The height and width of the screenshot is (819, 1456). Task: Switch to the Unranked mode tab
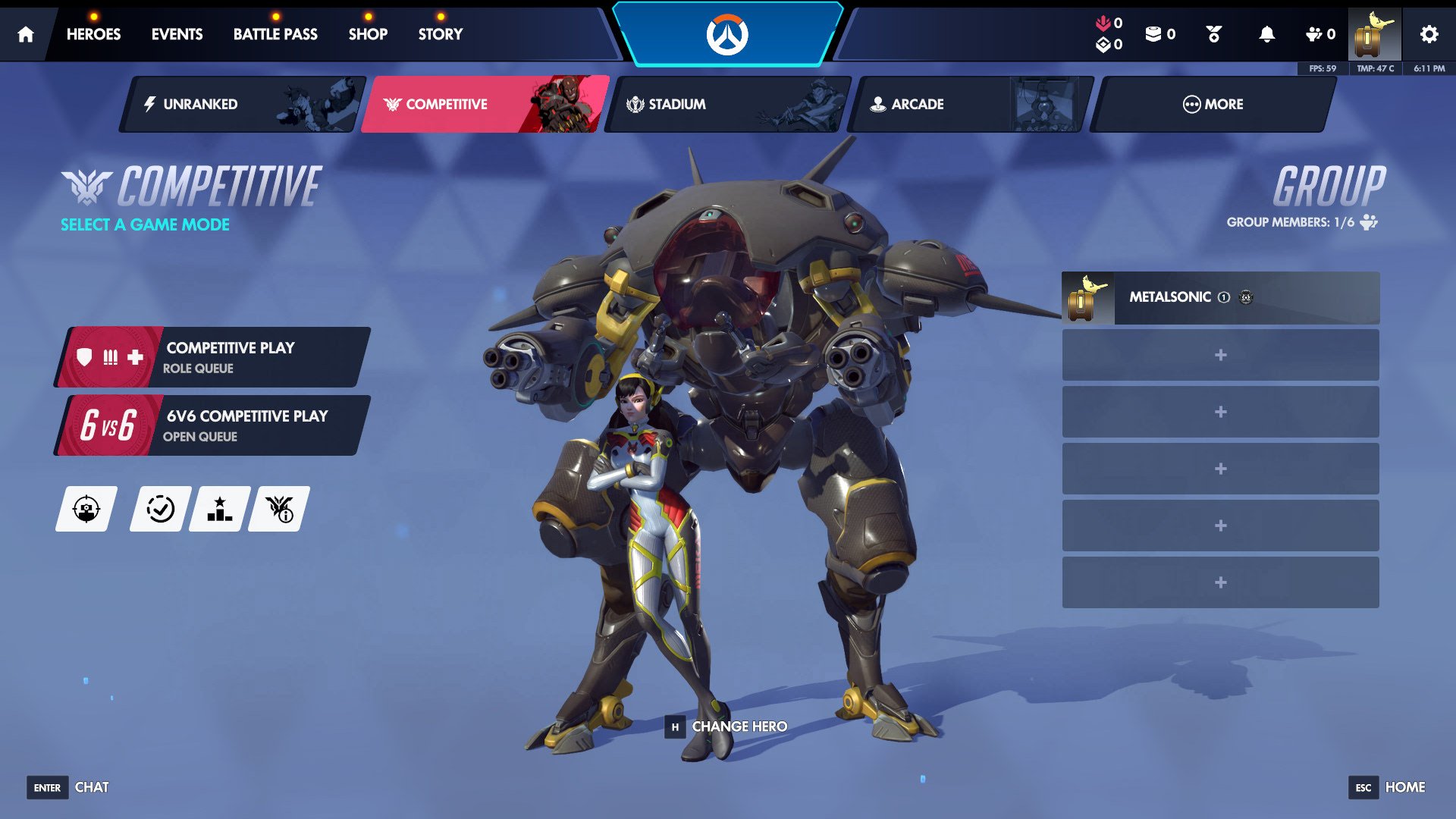(243, 104)
